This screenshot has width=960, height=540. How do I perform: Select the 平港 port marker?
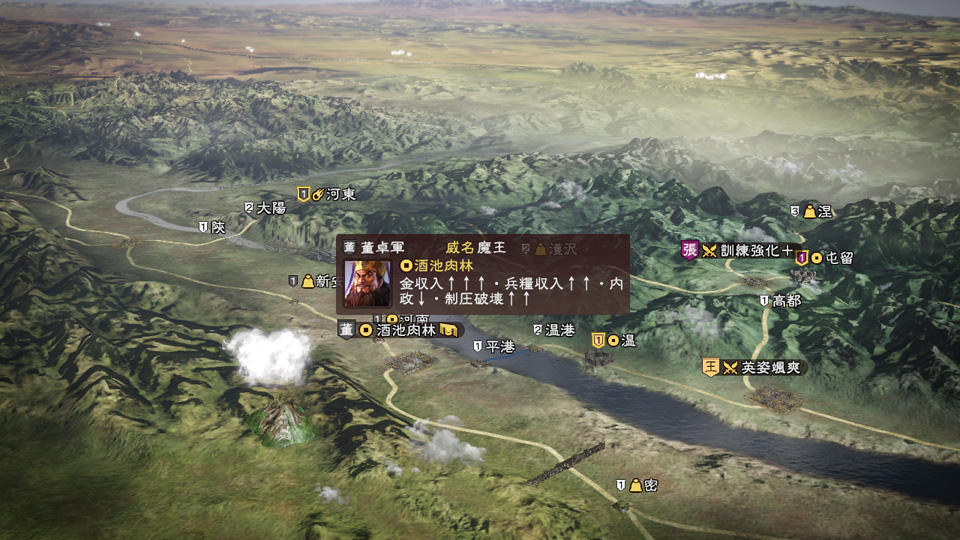[x=493, y=346]
